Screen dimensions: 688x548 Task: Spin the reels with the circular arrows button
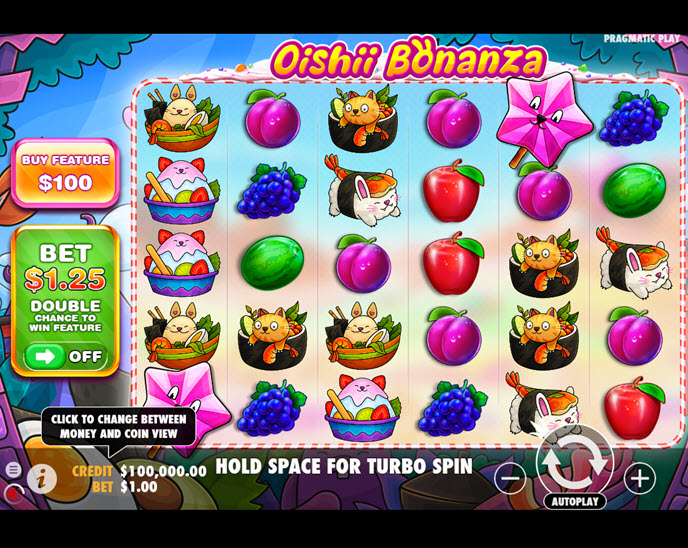coord(575,461)
